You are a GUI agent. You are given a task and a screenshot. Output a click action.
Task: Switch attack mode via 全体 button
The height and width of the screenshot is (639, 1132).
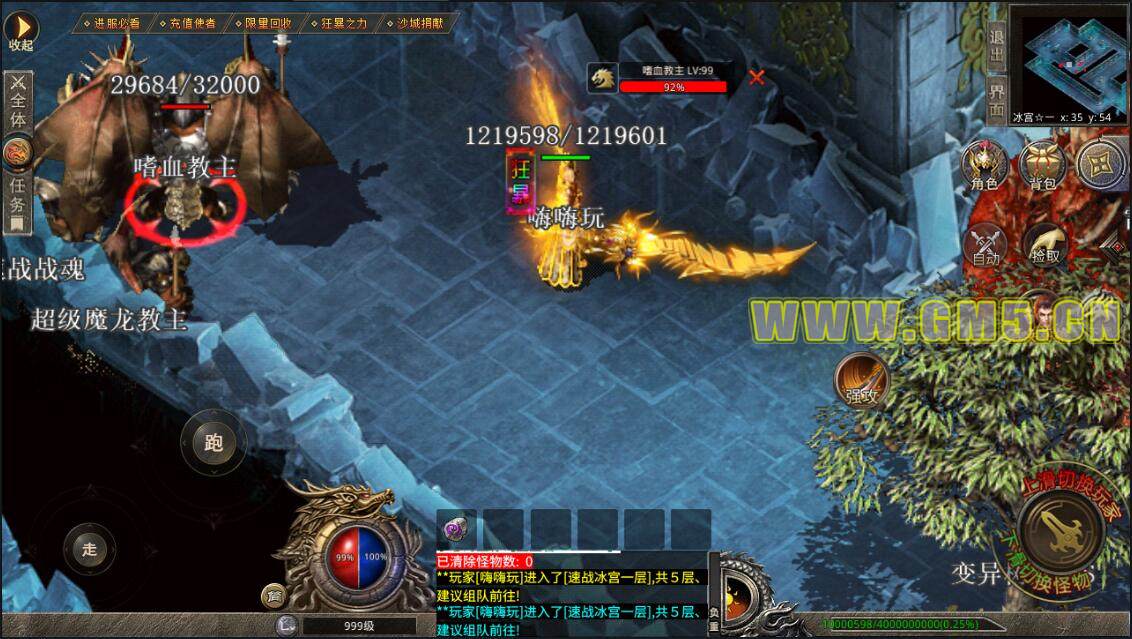(18, 100)
